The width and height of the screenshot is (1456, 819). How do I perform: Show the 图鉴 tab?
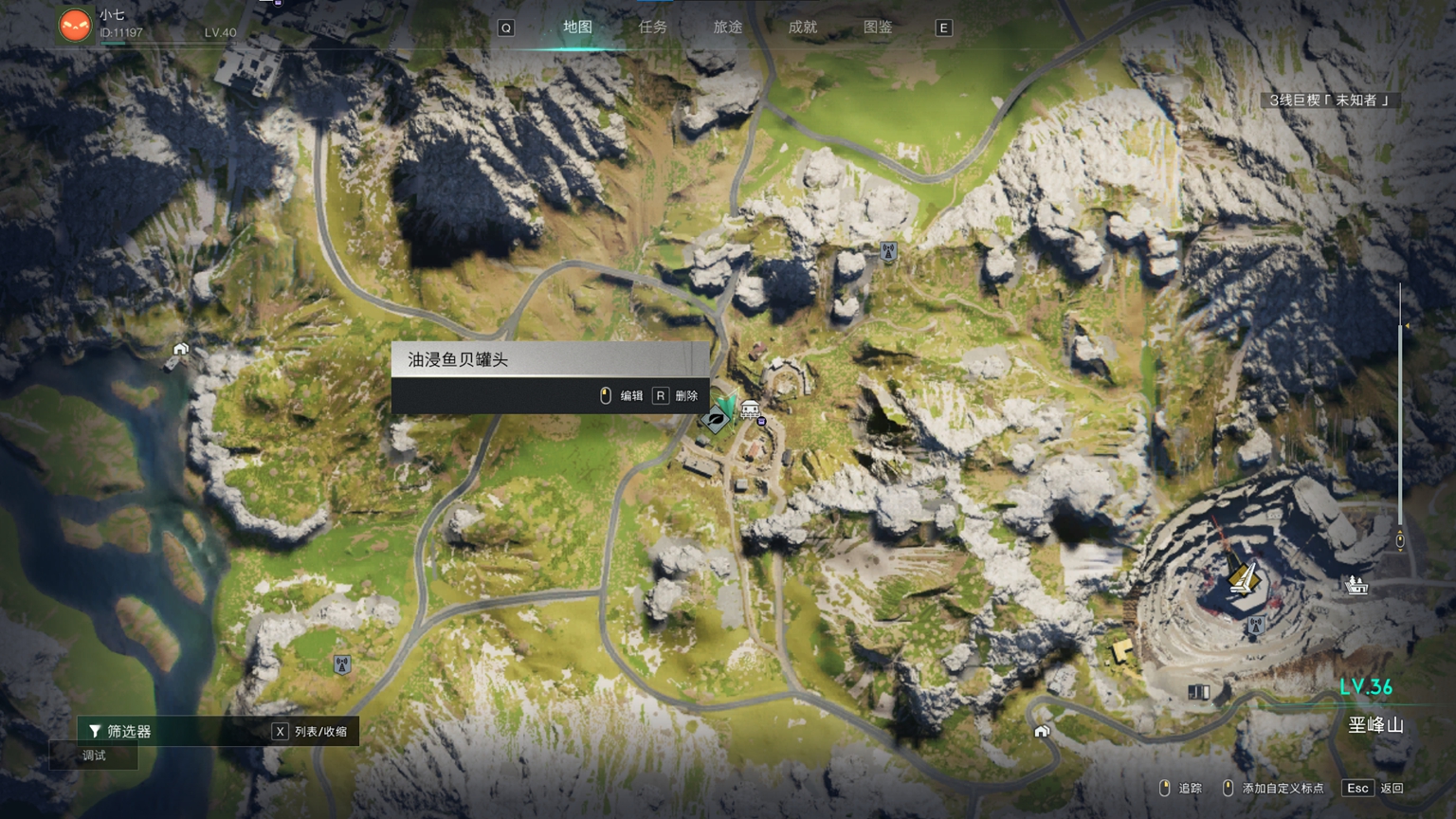[877, 27]
